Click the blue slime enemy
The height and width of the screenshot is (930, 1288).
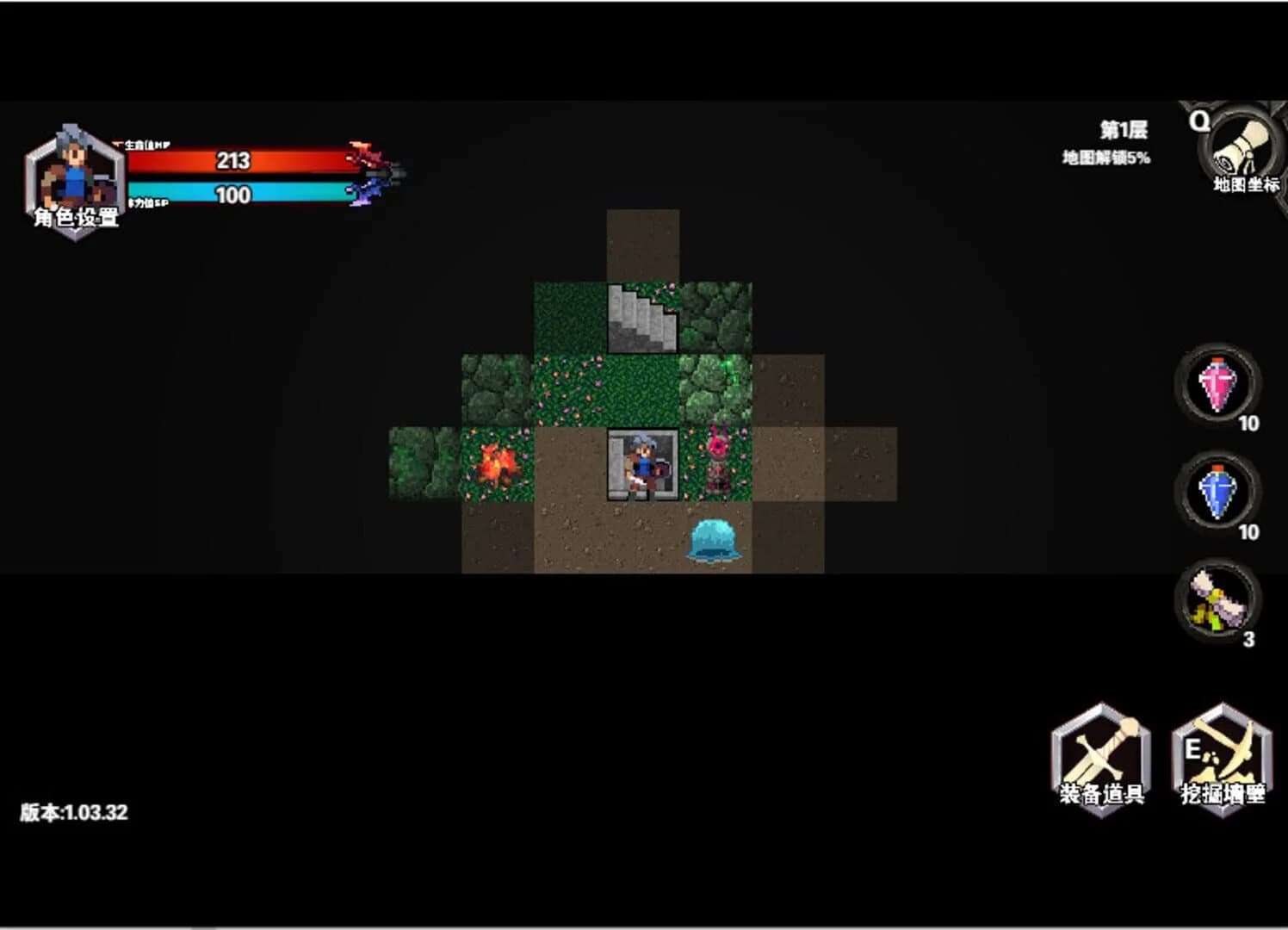[715, 540]
